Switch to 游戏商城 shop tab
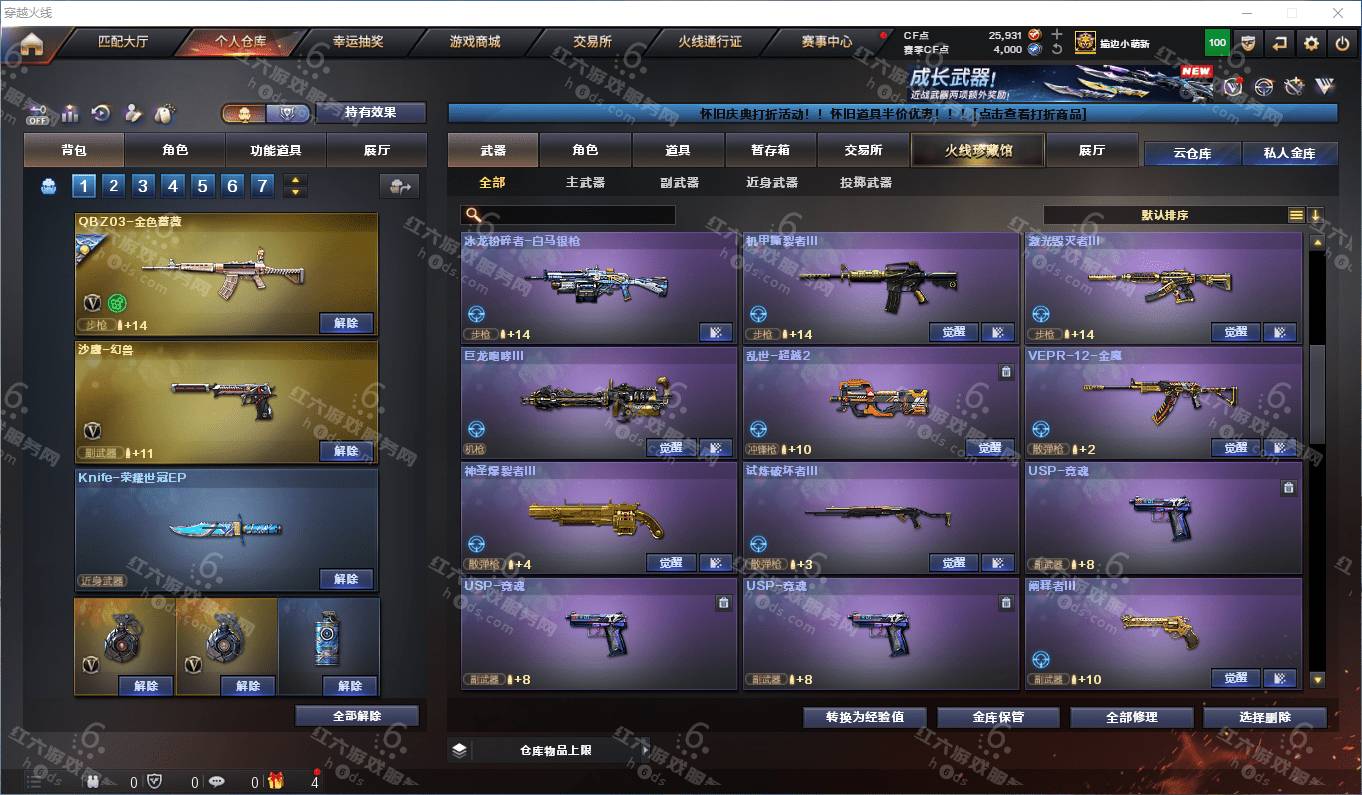 474,42
